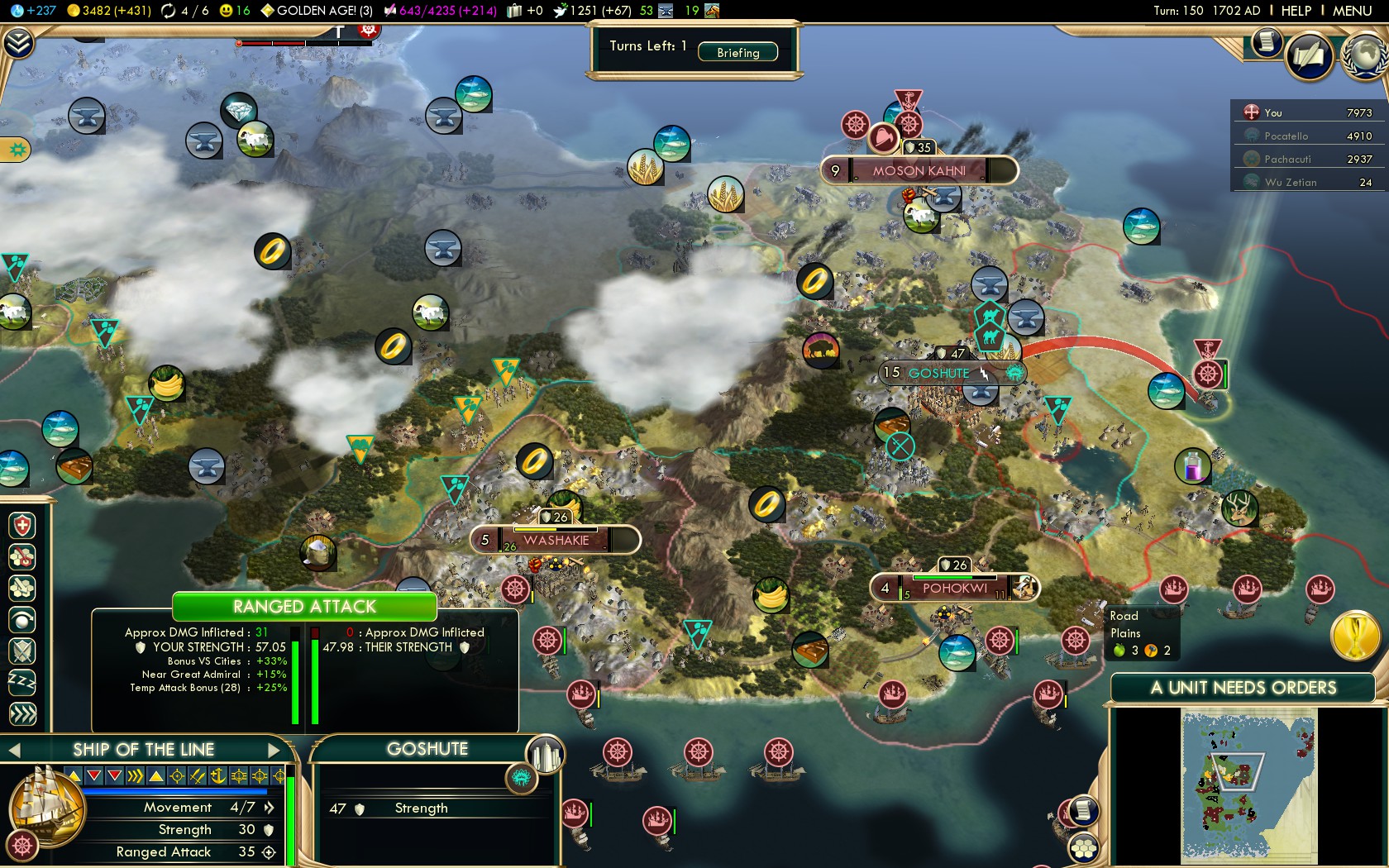Select the next unit with the right arrow

pyautogui.click(x=274, y=750)
